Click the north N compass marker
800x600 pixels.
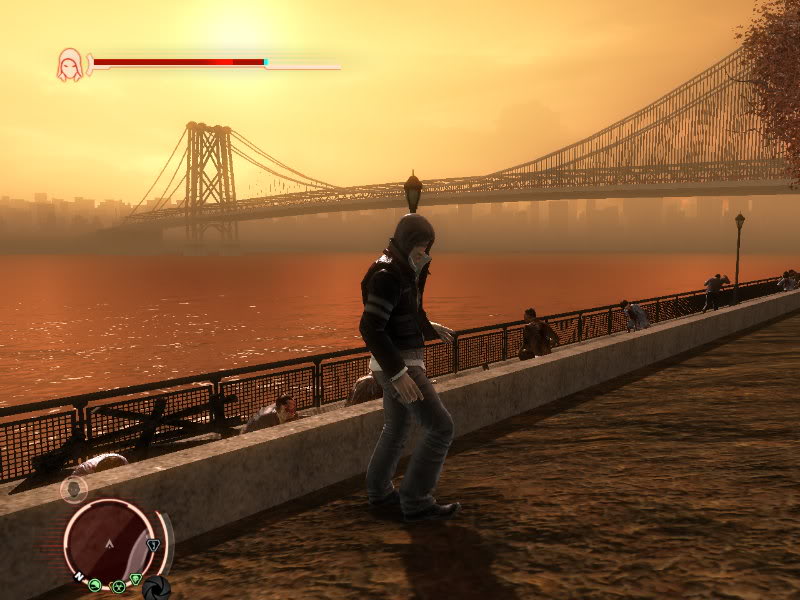[x=78, y=578]
